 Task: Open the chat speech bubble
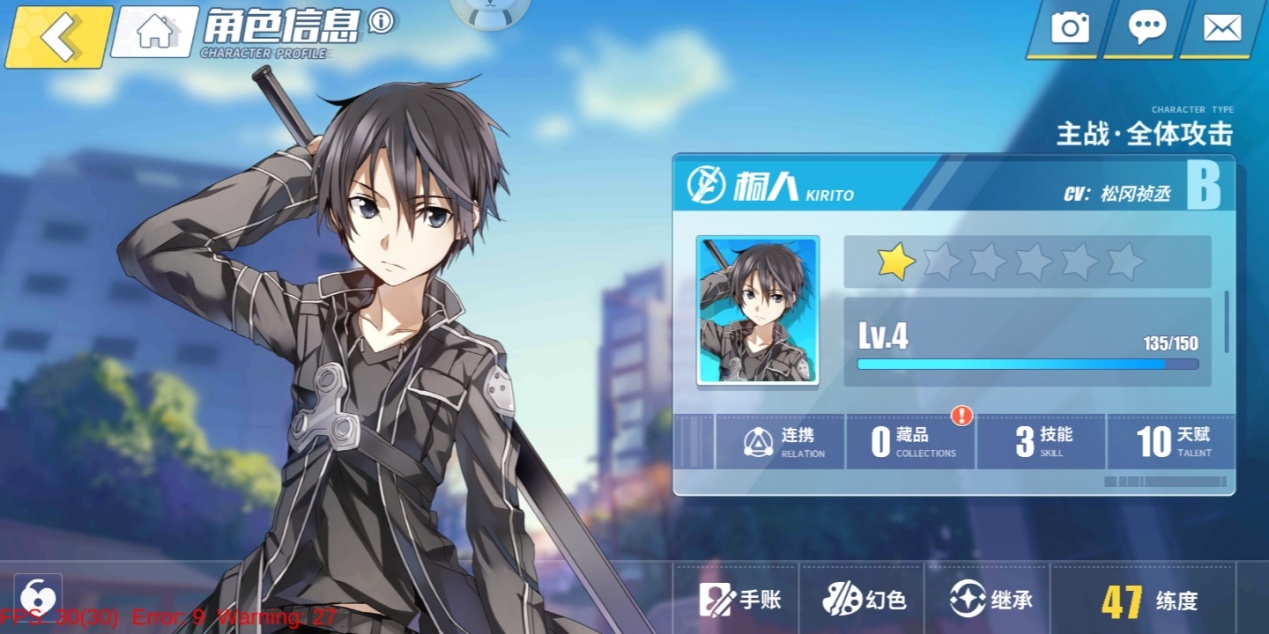[1146, 27]
